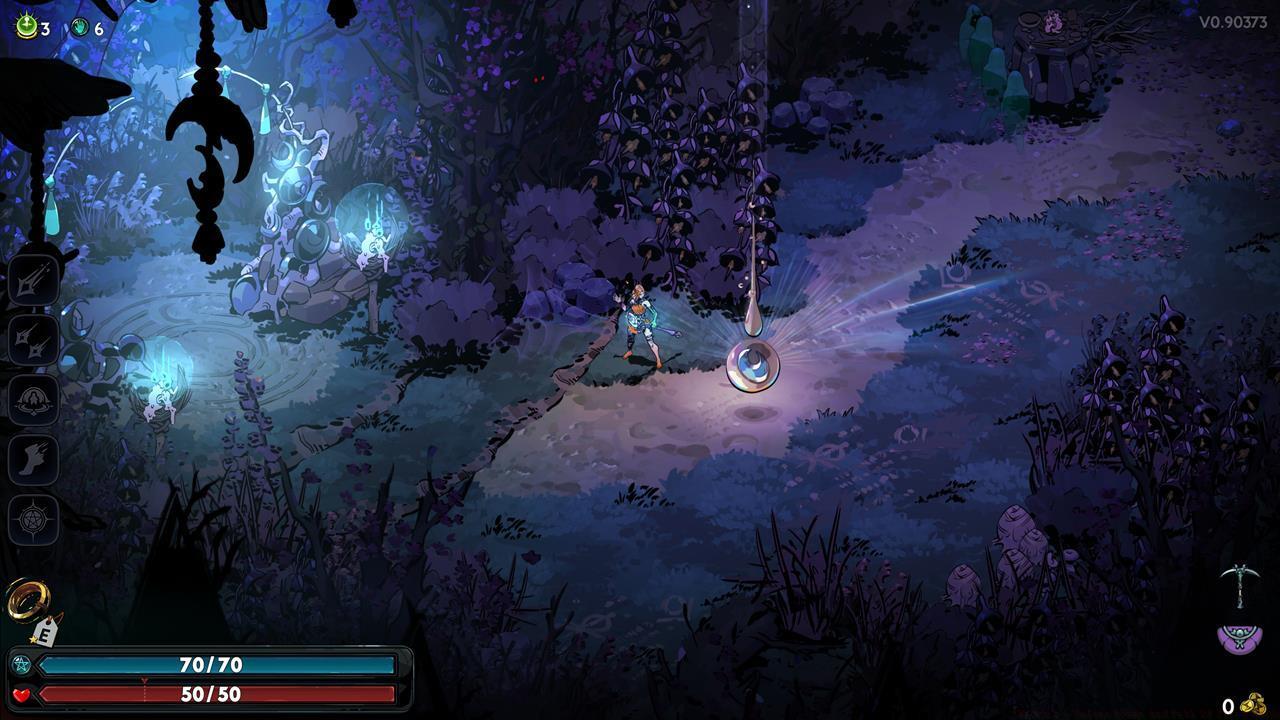
Task: Select the crescent pickaxe tool icon
Action: [1239, 585]
